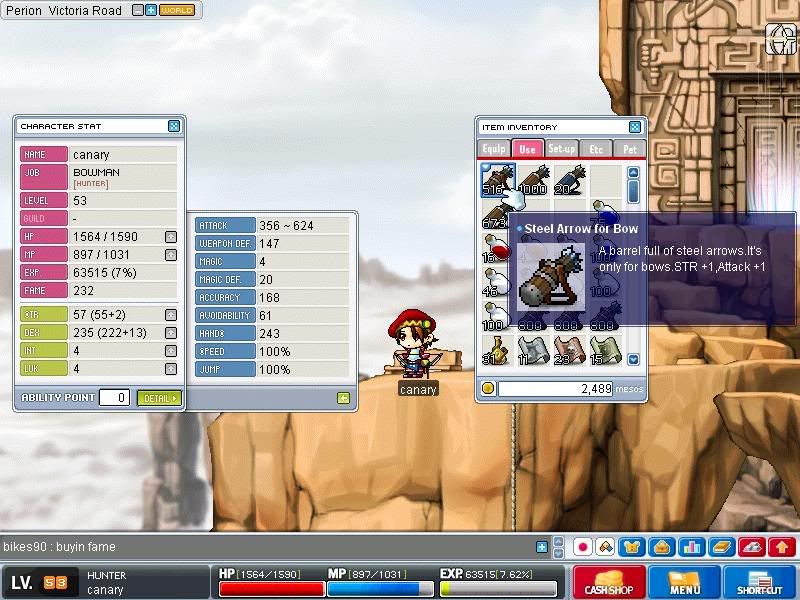Screen dimensions: 800x600
Task: Select the Etc inventory tab
Action: [x=596, y=149]
